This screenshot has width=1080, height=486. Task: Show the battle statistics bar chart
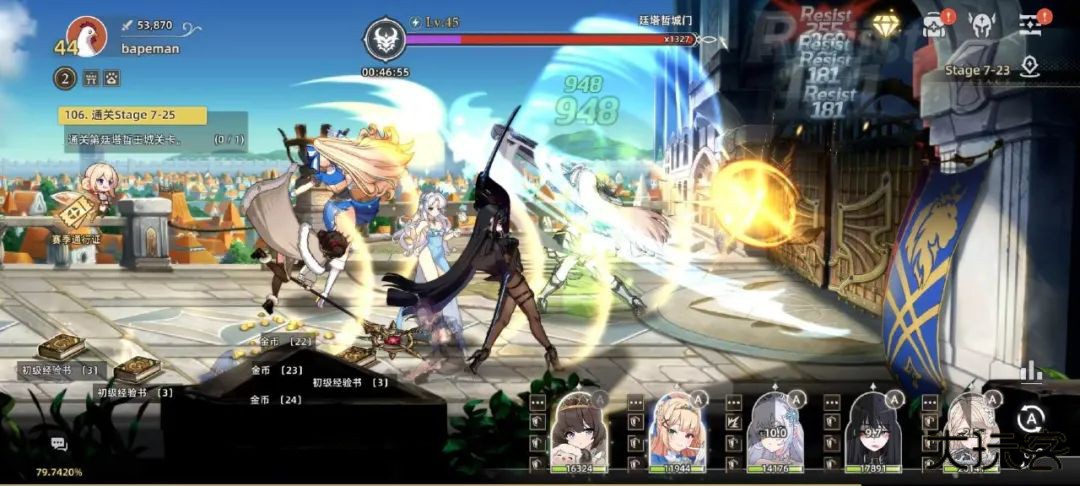click(1030, 372)
